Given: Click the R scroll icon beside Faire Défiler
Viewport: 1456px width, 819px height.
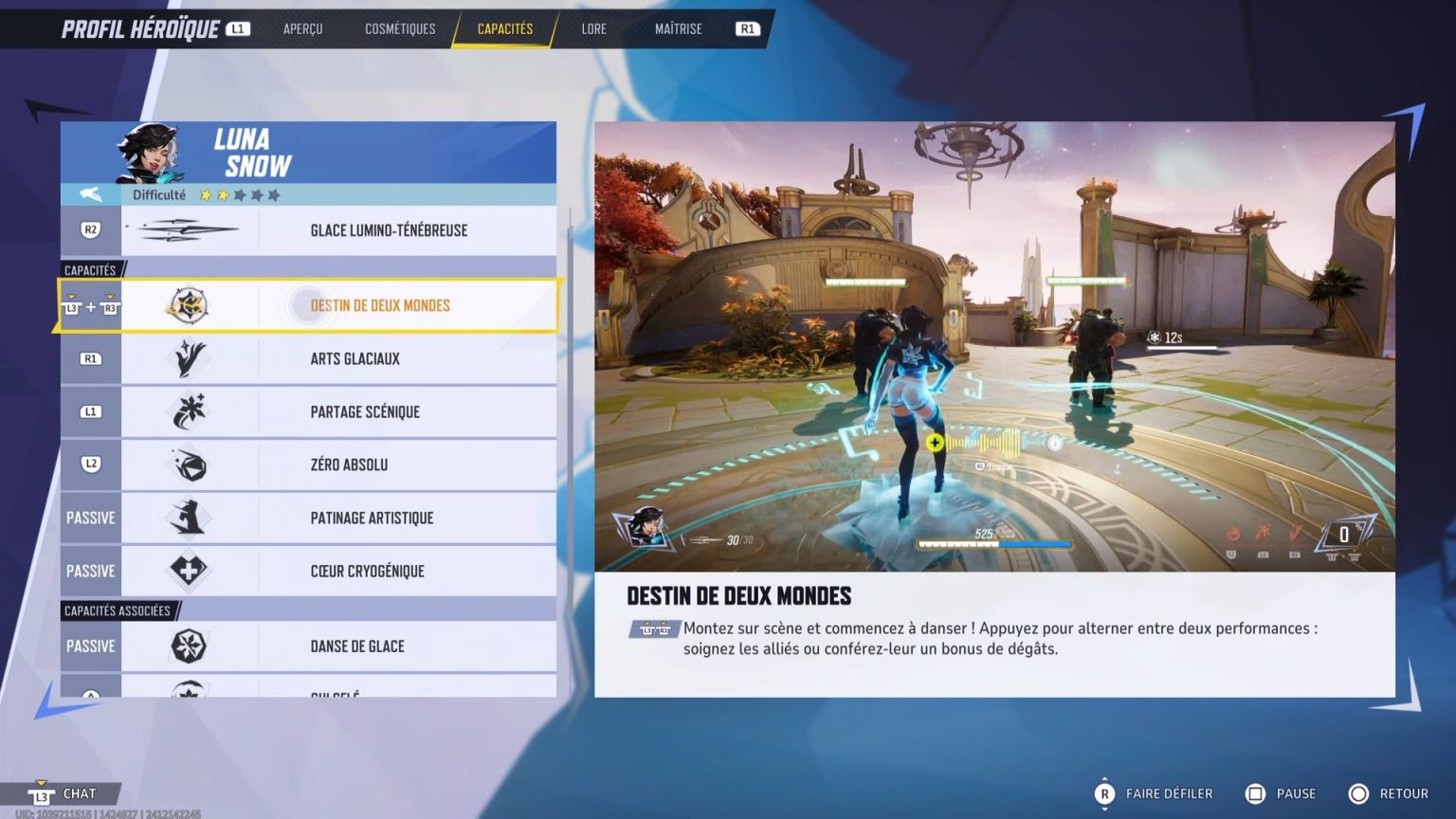Looking at the screenshot, I should 1103,793.
